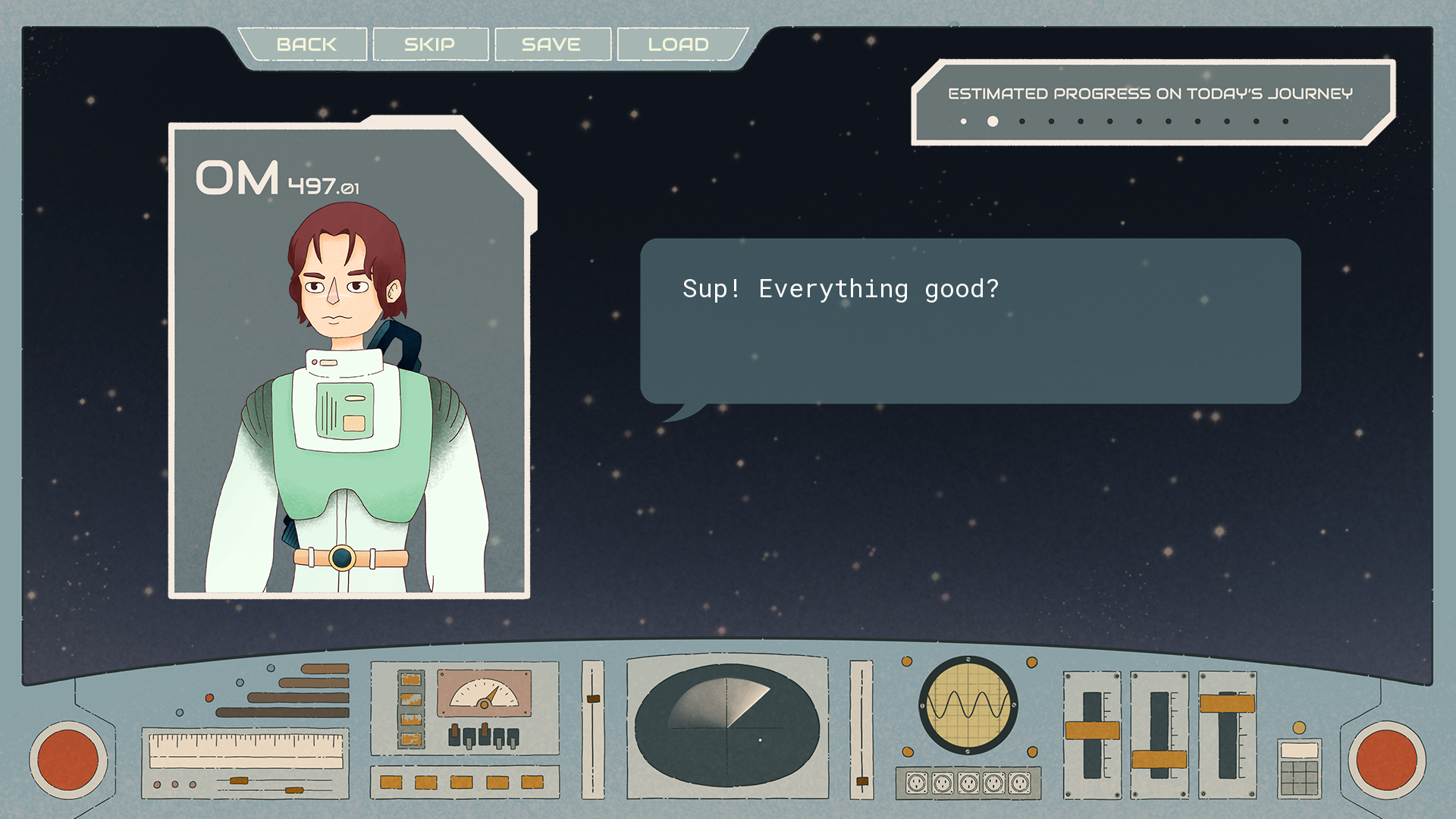Advance the dialogue box saying "Sup! Everything good?"

[x=970, y=321]
